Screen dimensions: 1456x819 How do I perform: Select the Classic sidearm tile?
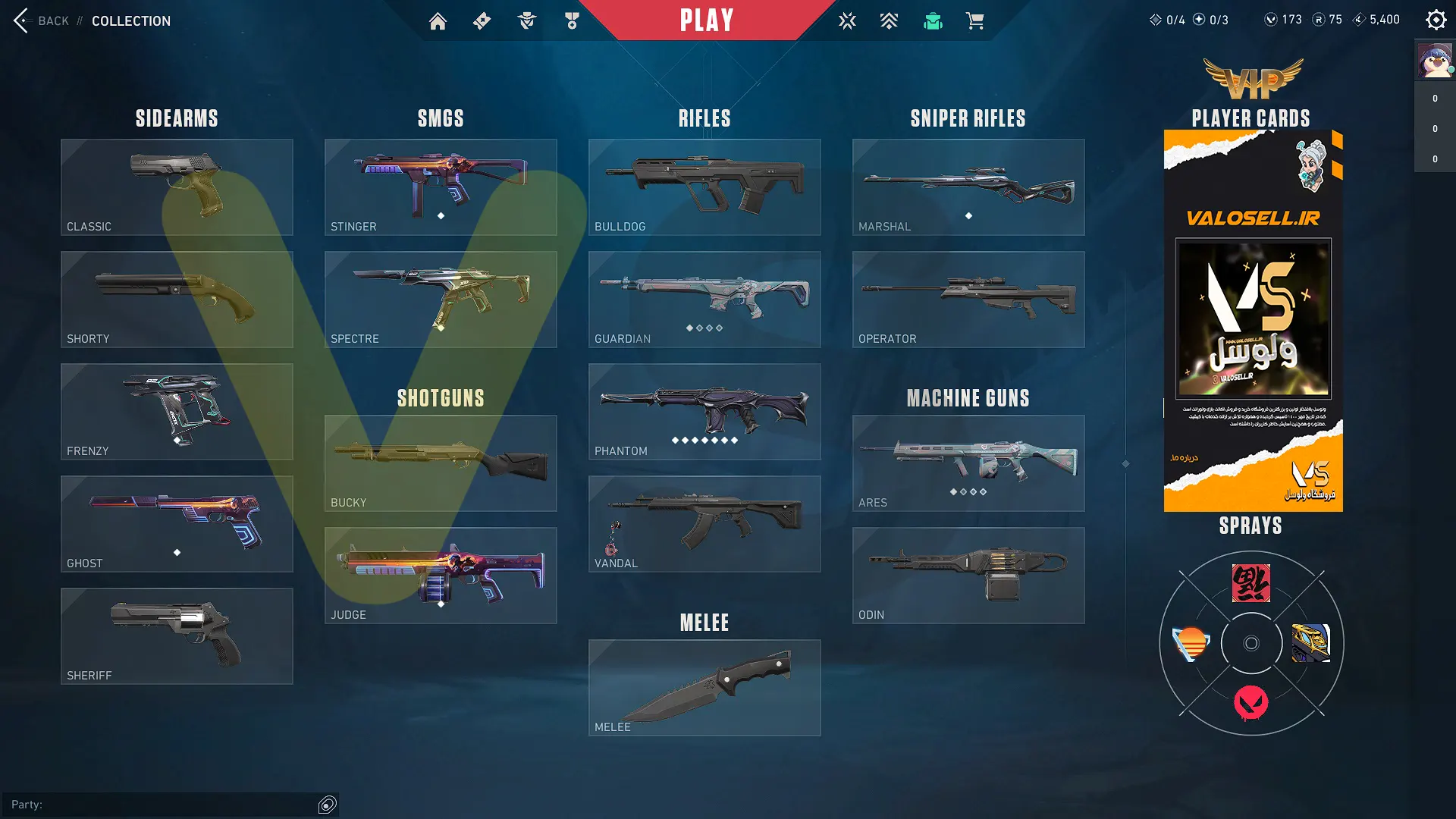[x=177, y=187]
